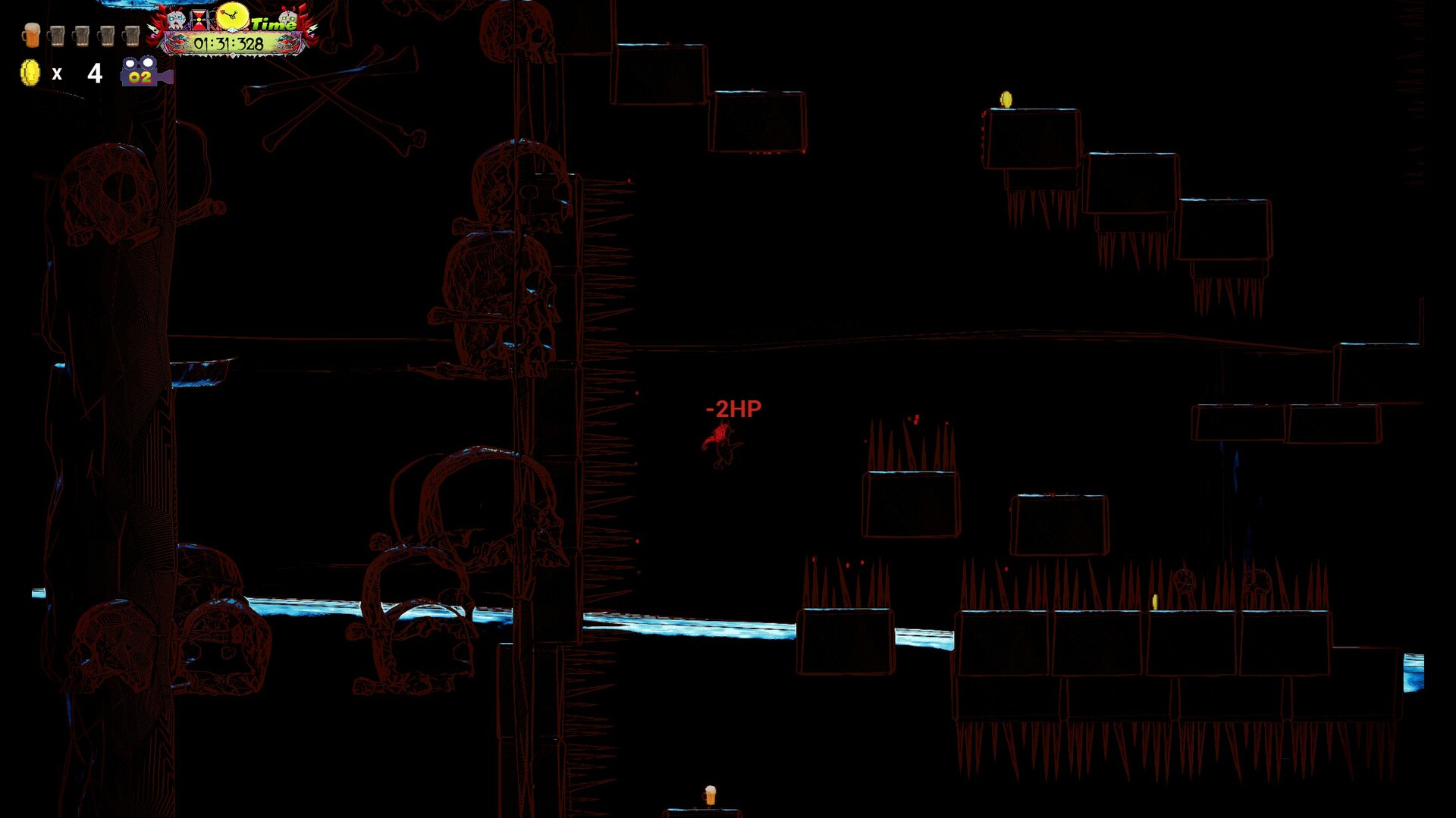The width and height of the screenshot is (1456, 818).
Task: Click the last empty mug icon
Action: 131,36
